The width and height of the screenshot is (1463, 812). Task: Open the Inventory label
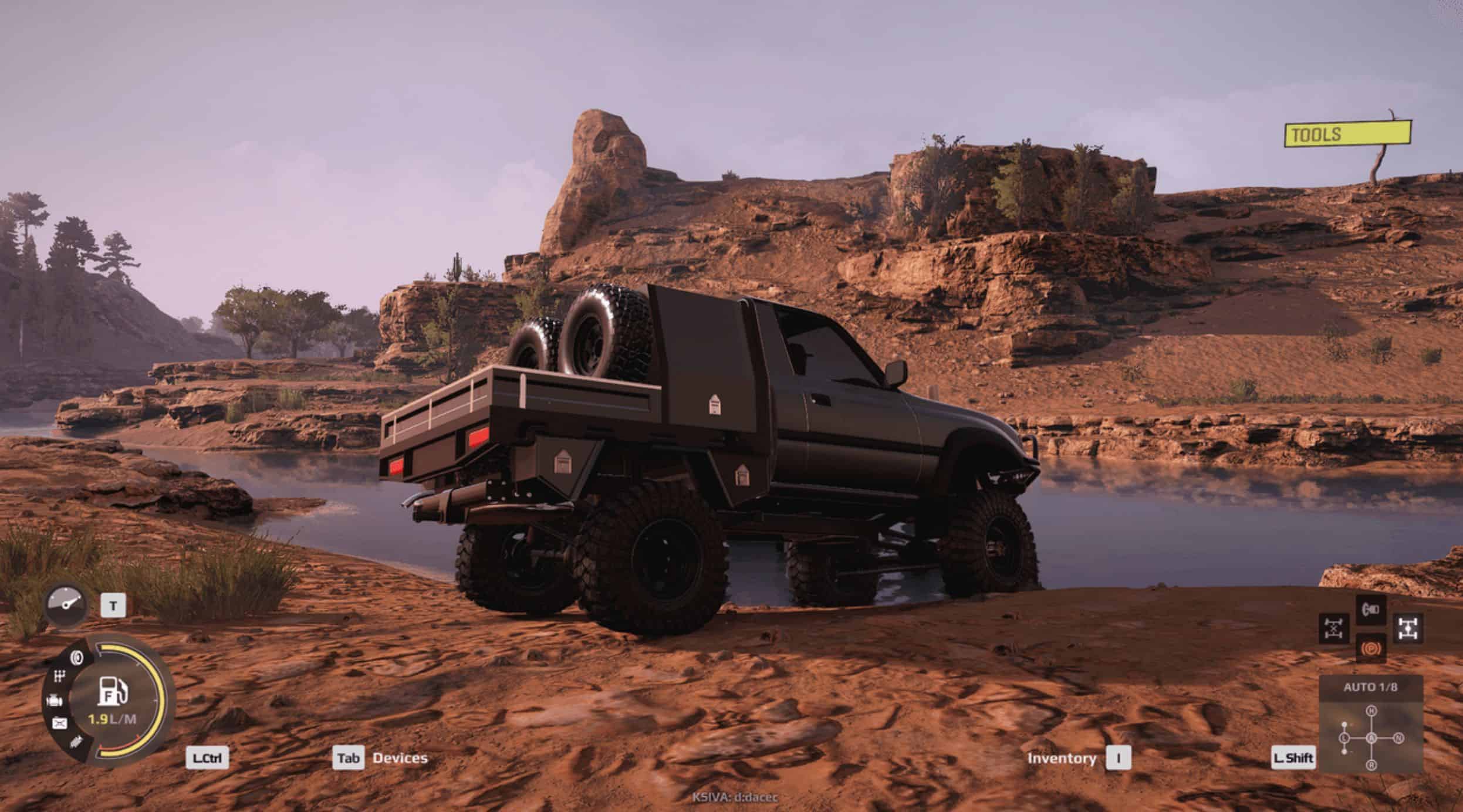[x=1062, y=758]
